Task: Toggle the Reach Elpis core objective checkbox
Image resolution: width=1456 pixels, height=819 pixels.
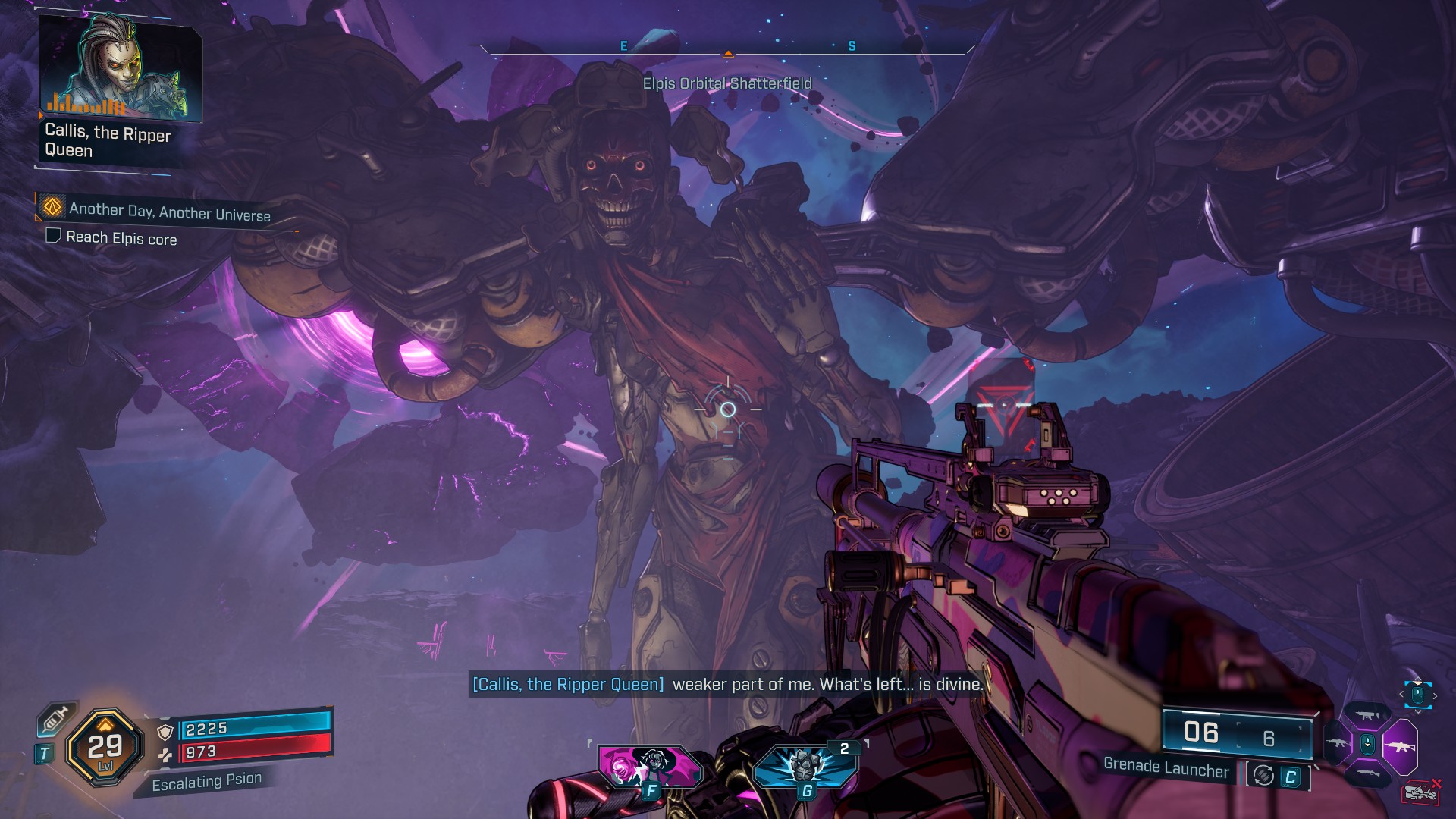Action: pyautogui.click(x=53, y=236)
